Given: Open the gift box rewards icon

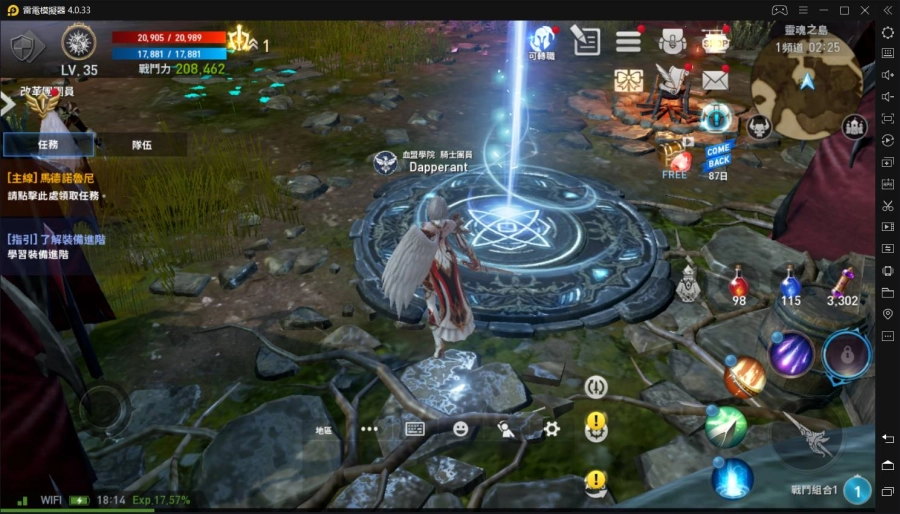Looking at the screenshot, I should pyautogui.click(x=628, y=80).
